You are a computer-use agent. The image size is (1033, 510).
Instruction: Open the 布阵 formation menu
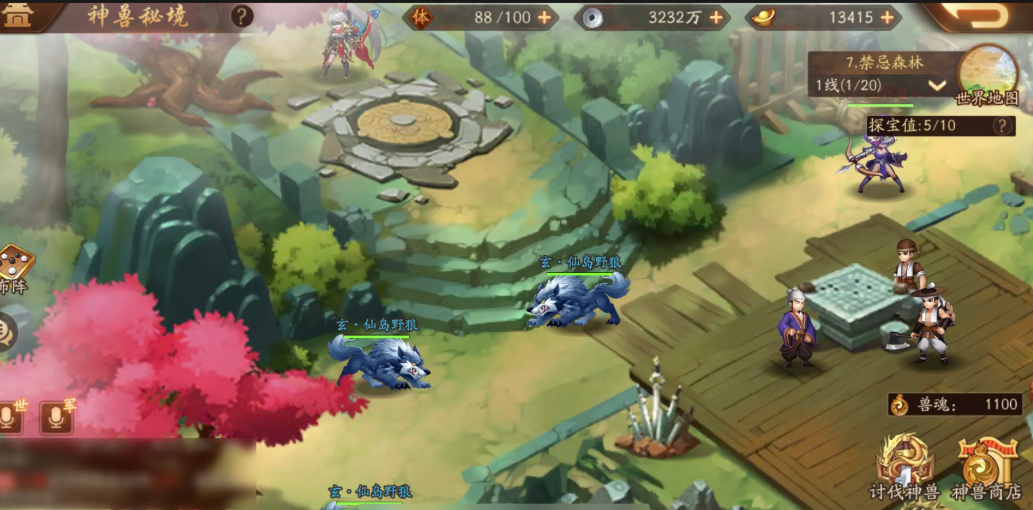tap(13, 270)
